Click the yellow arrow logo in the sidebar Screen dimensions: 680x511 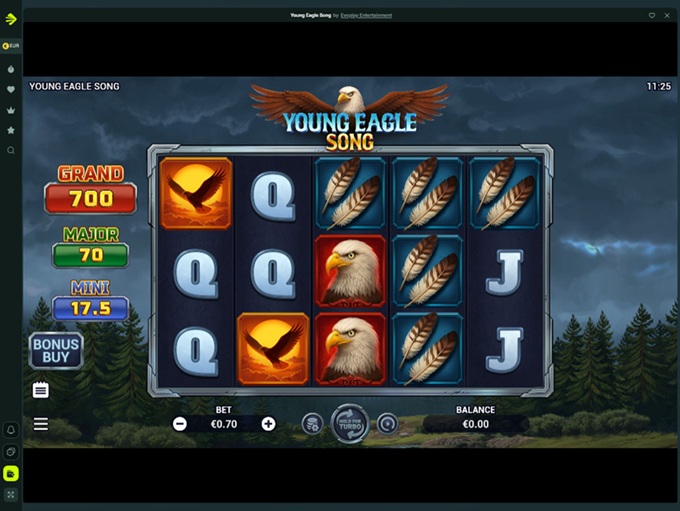click(x=11, y=18)
